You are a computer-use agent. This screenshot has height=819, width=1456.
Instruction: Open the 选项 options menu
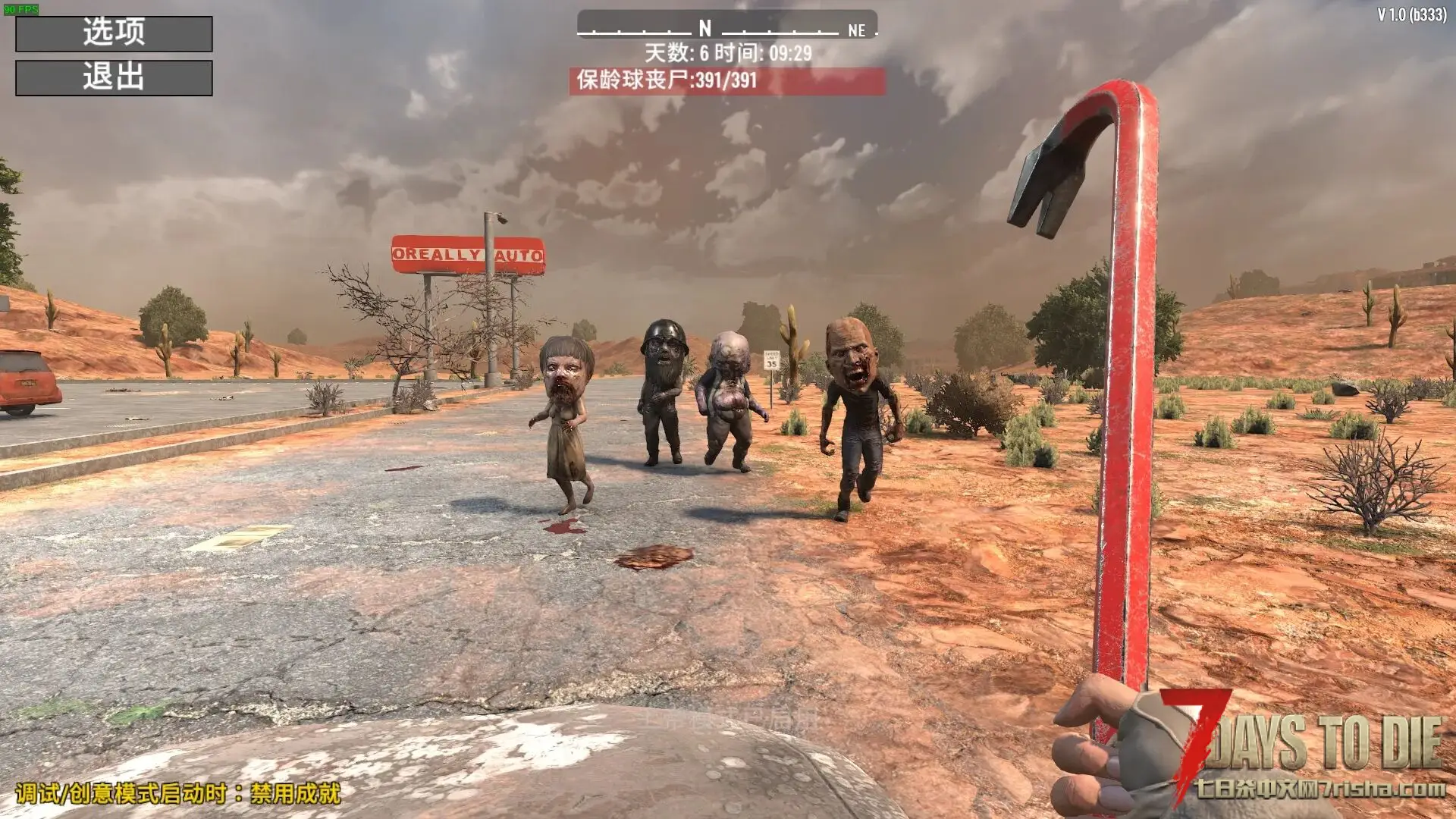[x=114, y=33]
